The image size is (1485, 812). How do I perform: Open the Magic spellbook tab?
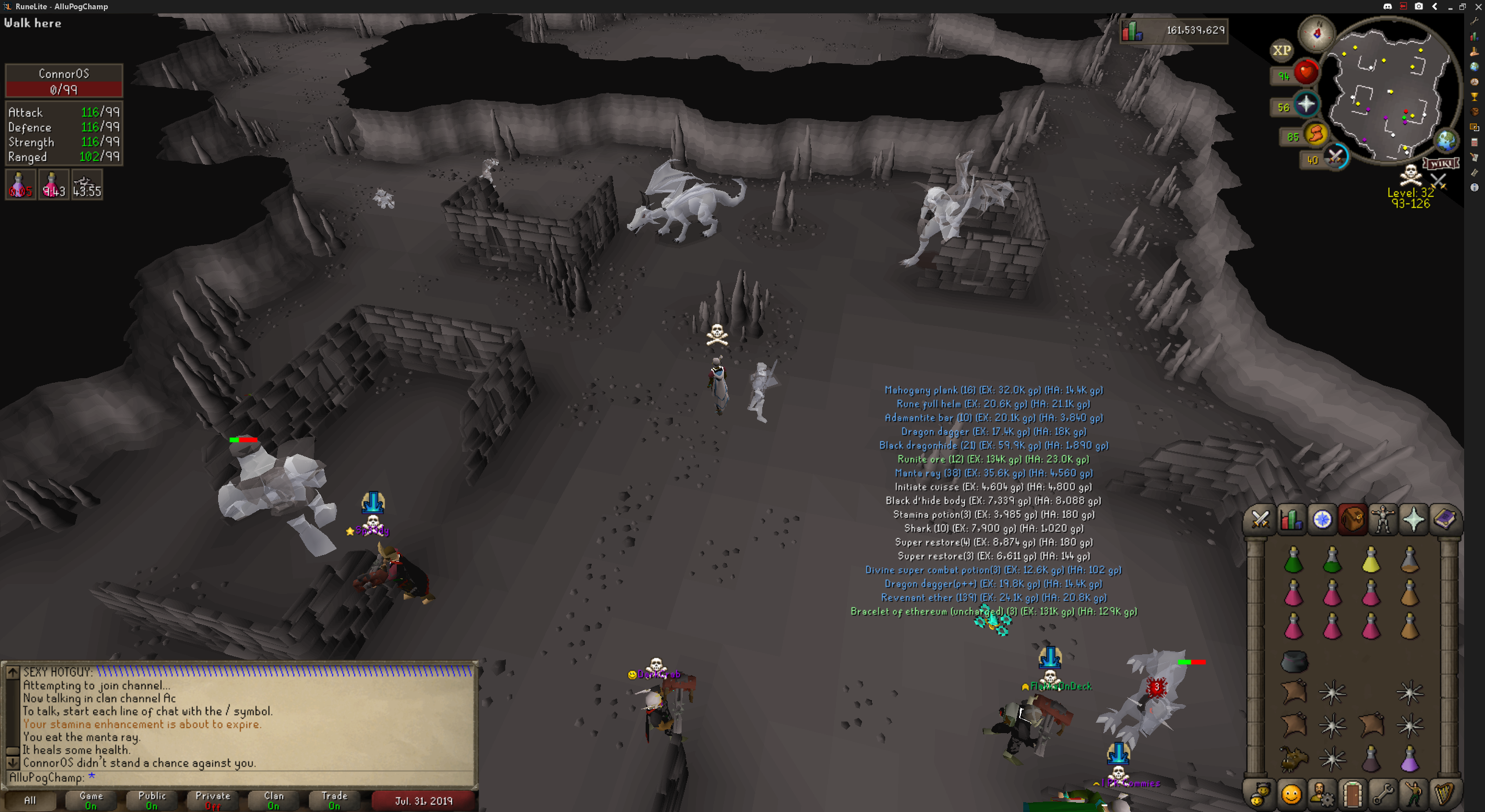(1444, 520)
